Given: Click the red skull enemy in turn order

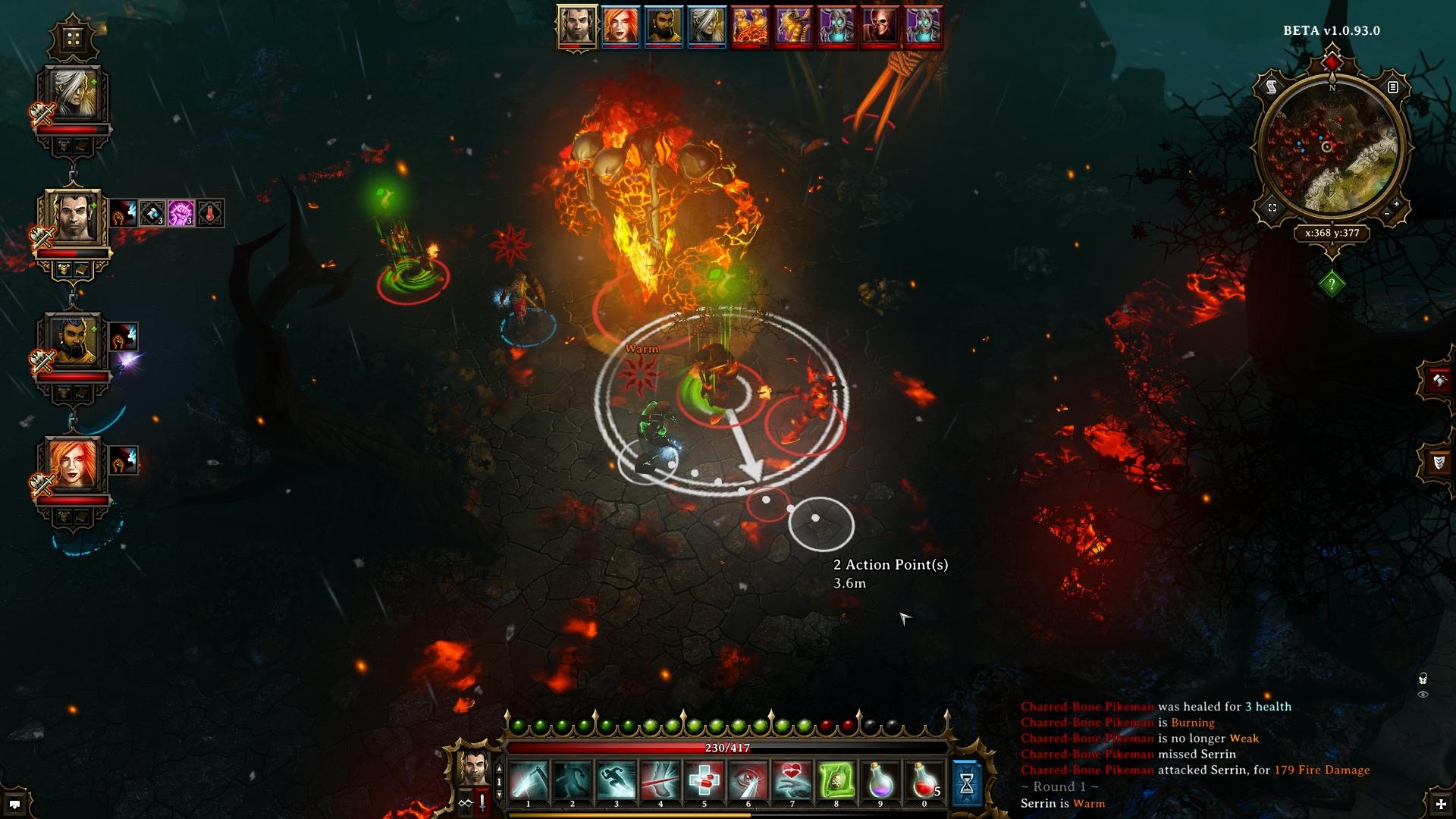Looking at the screenshot, I should (880, 26).
